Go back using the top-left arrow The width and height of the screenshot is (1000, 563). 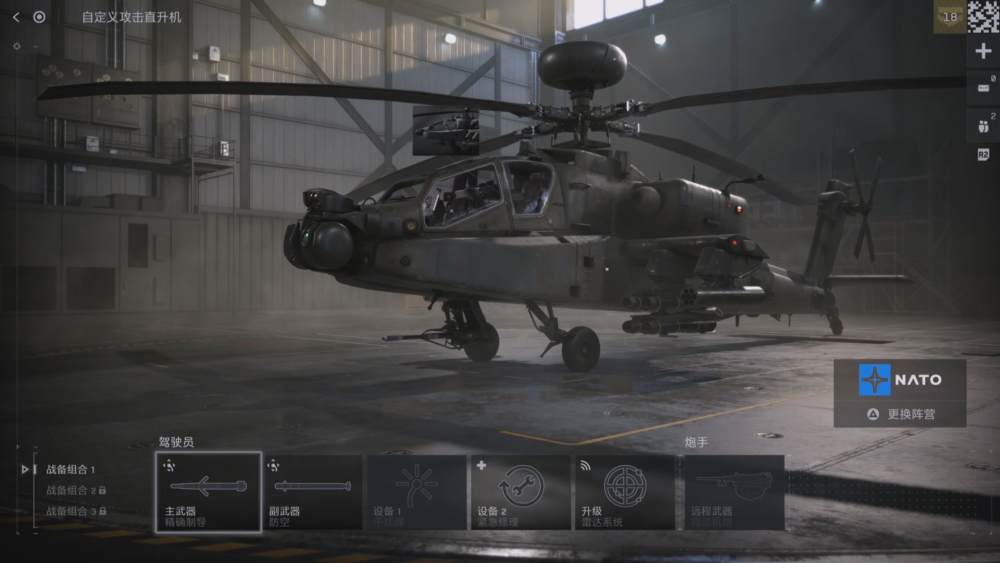click(x=16, y=17)
